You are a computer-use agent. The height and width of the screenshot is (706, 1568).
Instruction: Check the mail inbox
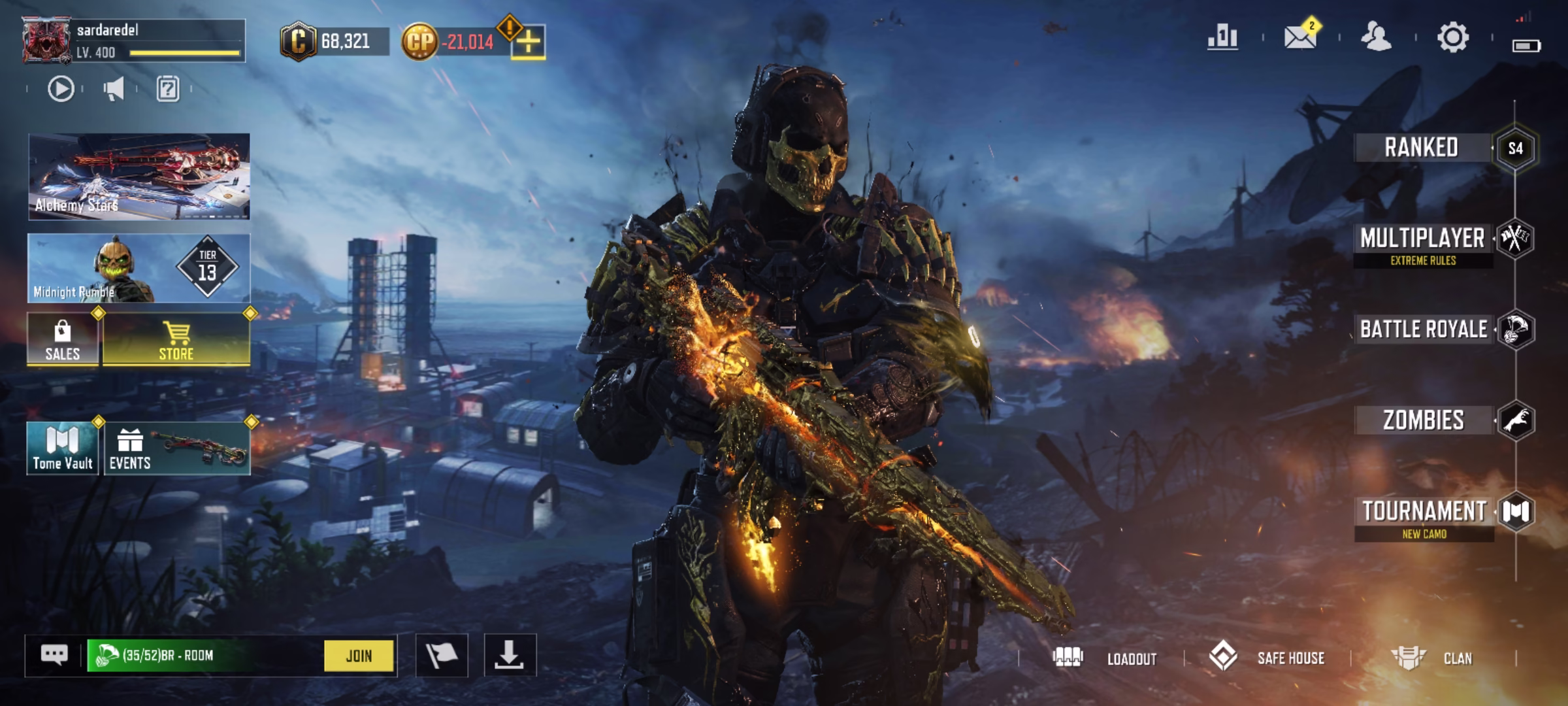pos(1299,37)
